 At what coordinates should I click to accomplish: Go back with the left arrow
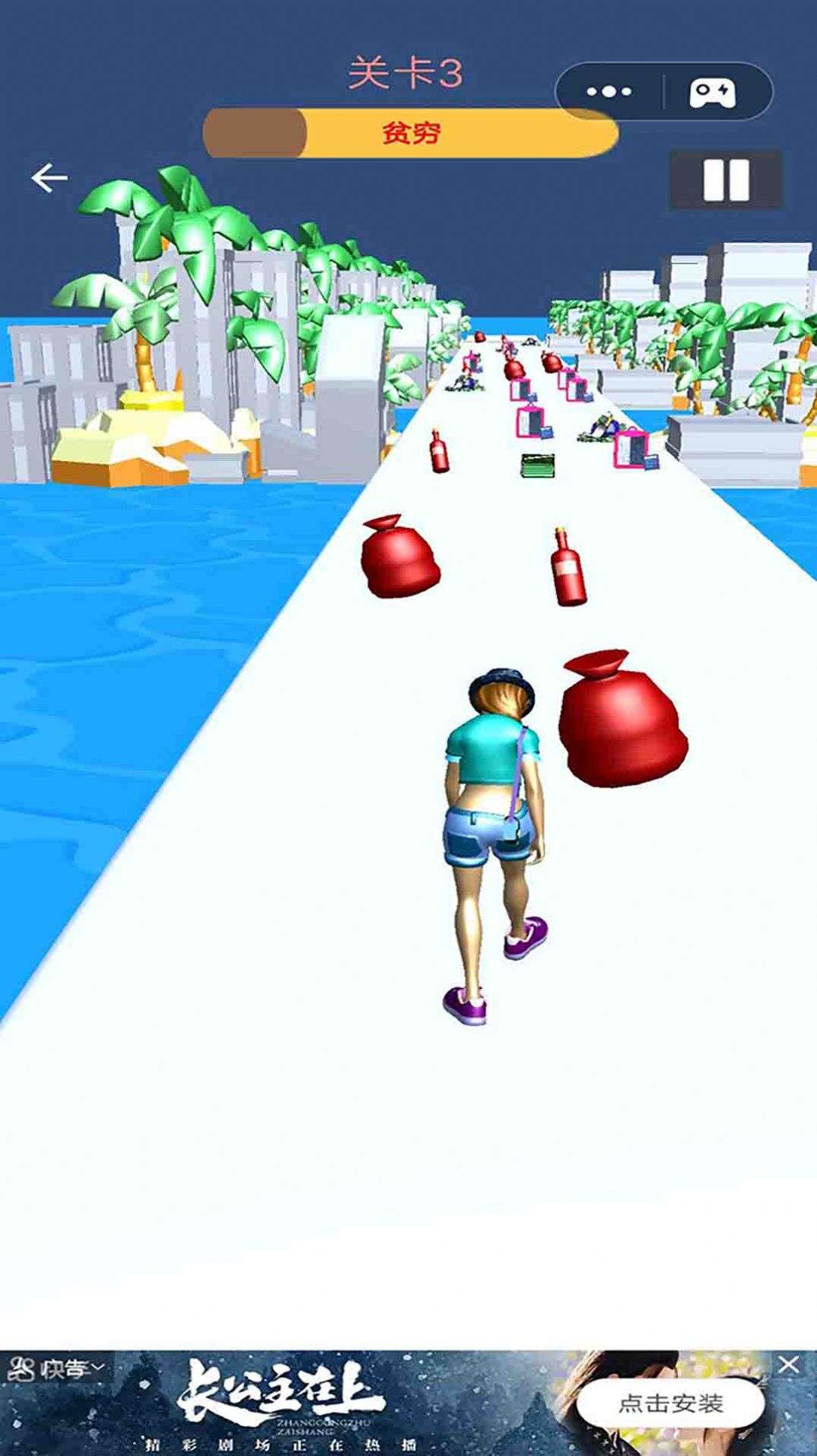49,178
